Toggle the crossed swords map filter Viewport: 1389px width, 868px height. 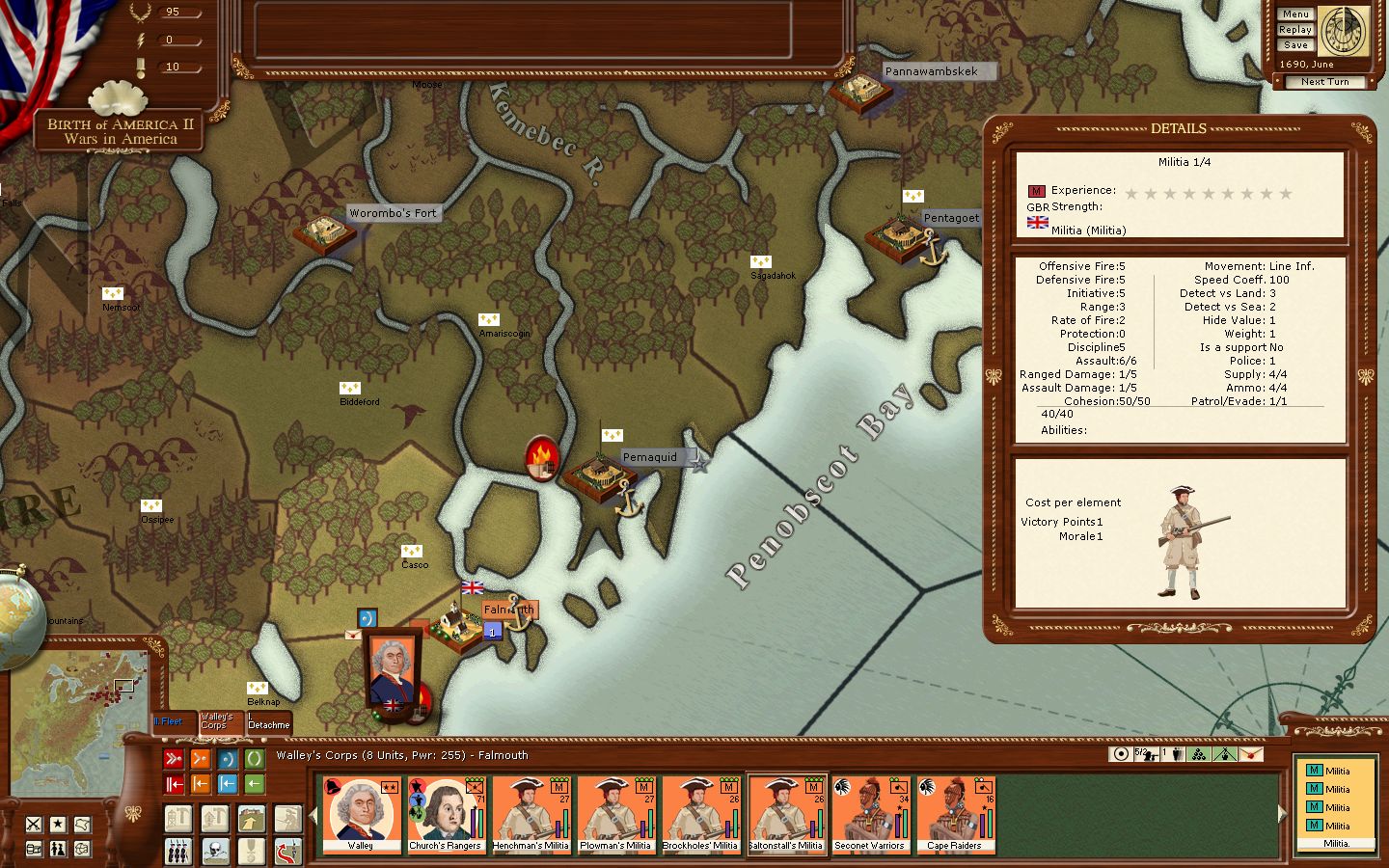point(34,824)
